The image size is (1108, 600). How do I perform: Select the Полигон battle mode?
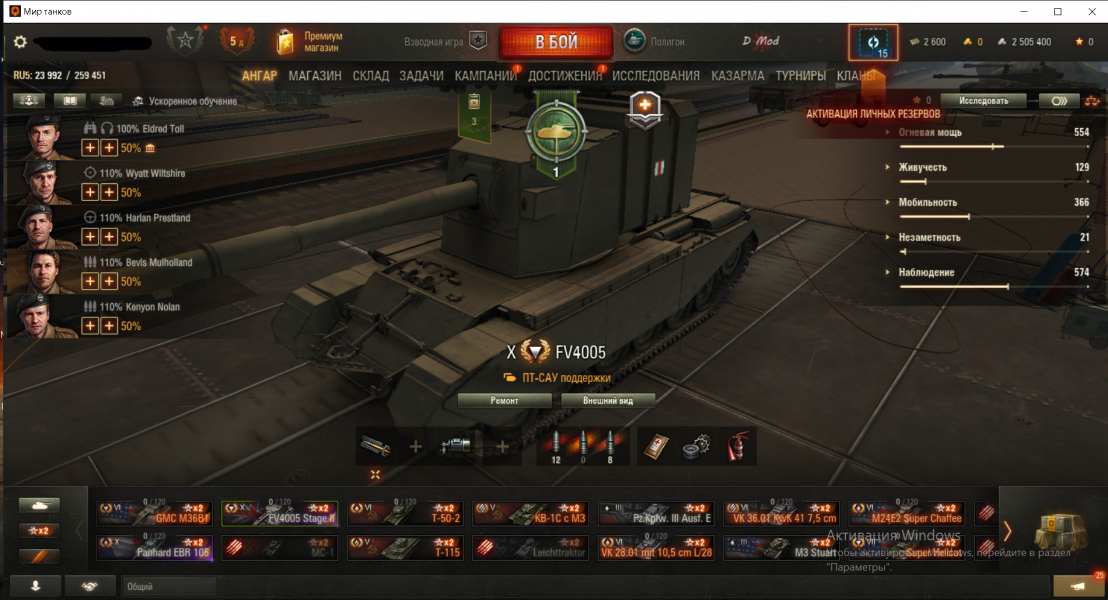coord(656,41)
